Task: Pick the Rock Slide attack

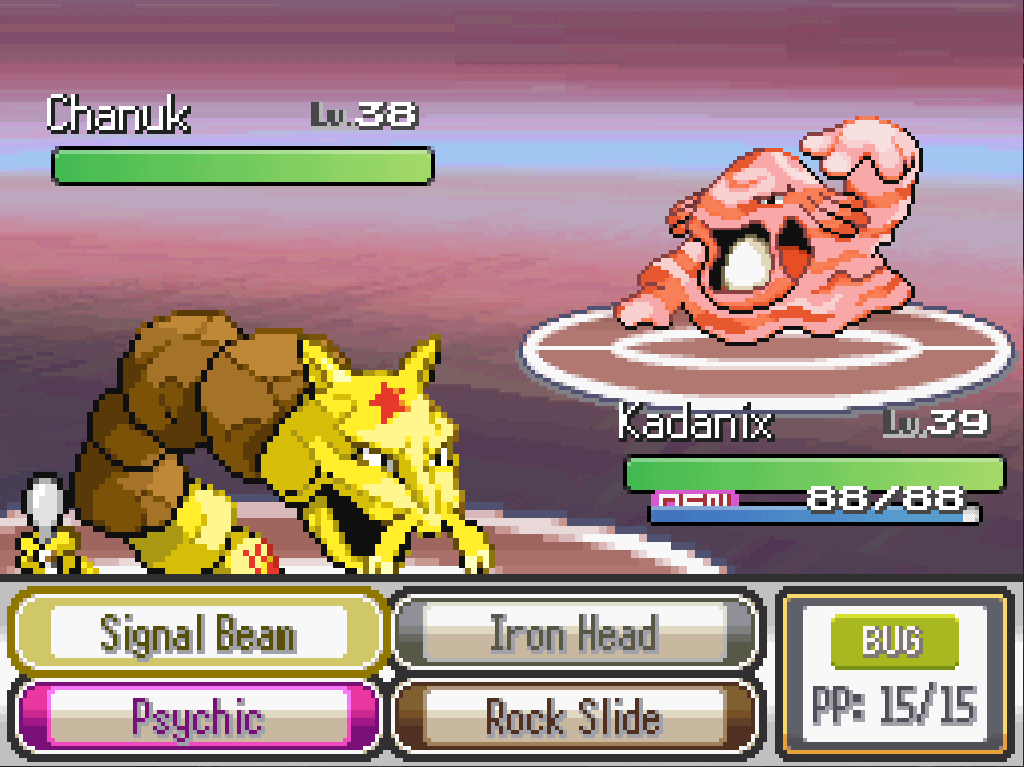Action: [x=573, y=716]
